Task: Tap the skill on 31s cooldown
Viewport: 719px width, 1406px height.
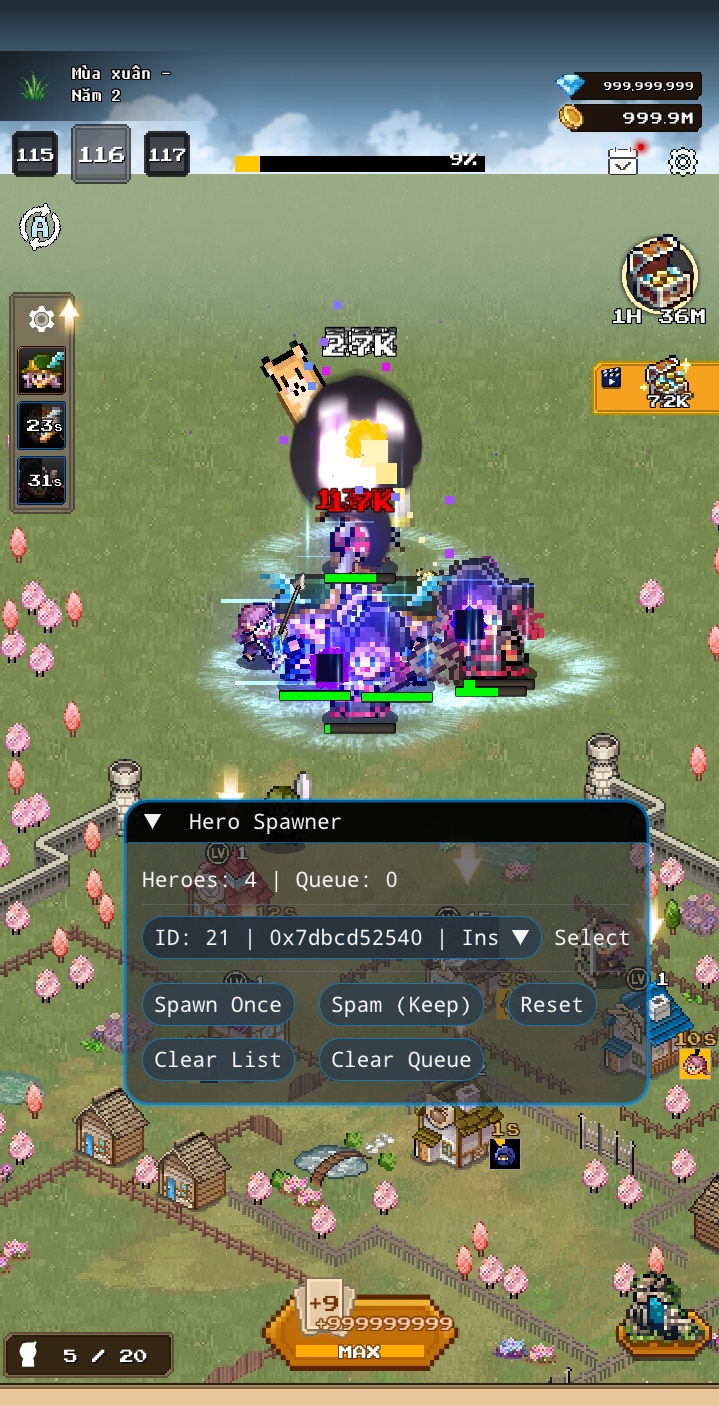Action: point(42,481)
